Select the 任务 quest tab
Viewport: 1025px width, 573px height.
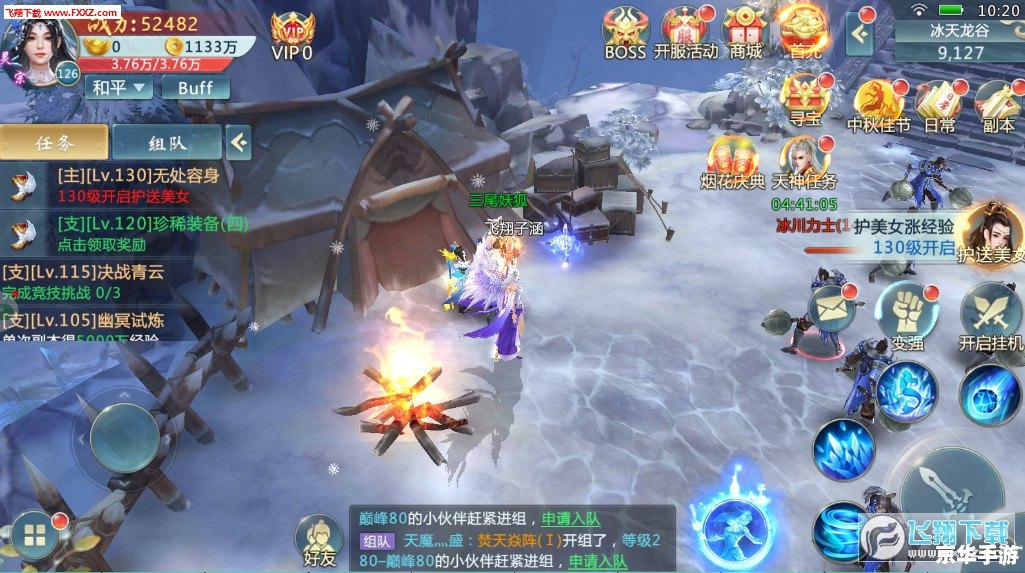[54, 142]
